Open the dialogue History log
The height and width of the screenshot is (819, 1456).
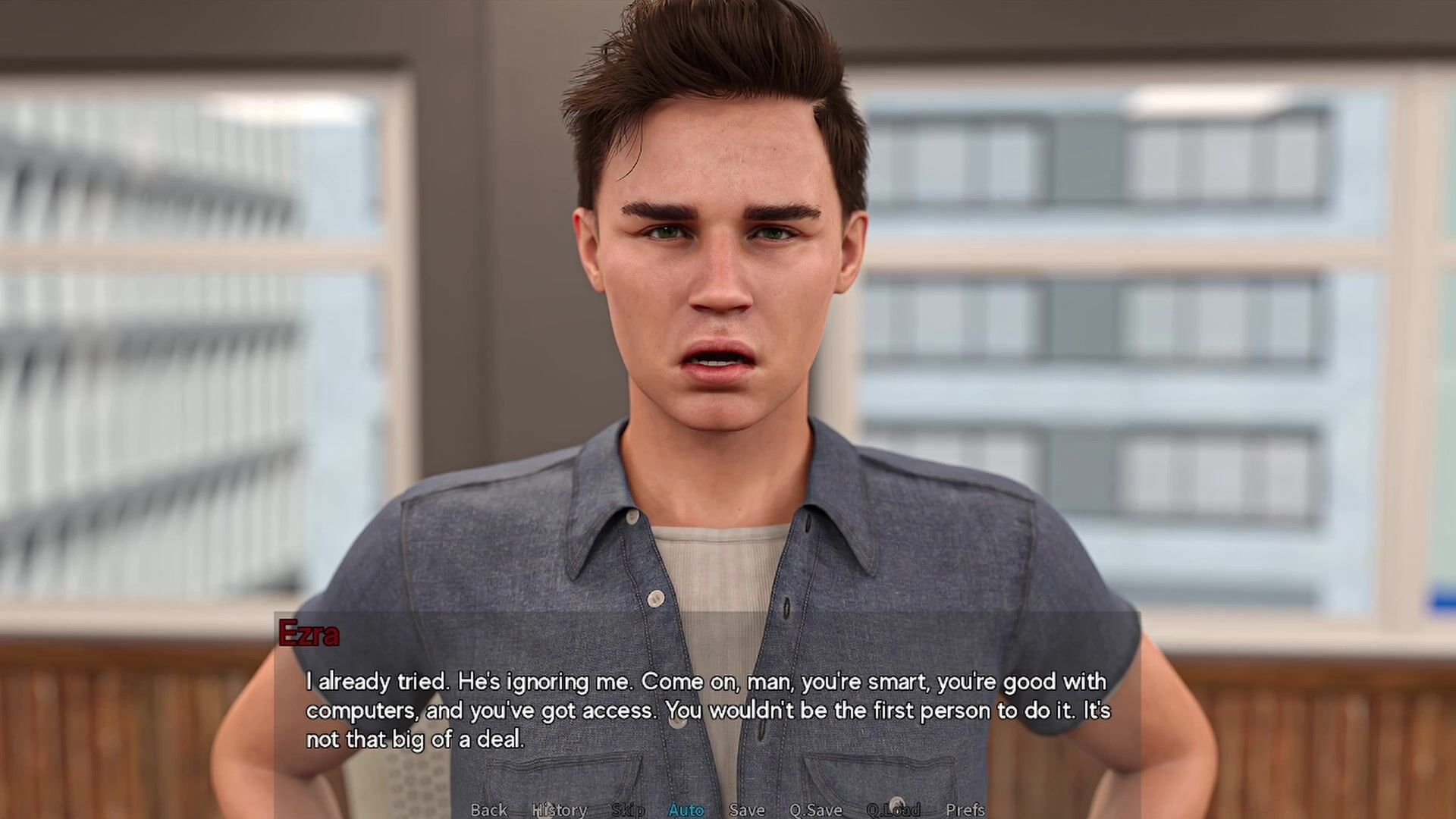[x=560, y=809]
